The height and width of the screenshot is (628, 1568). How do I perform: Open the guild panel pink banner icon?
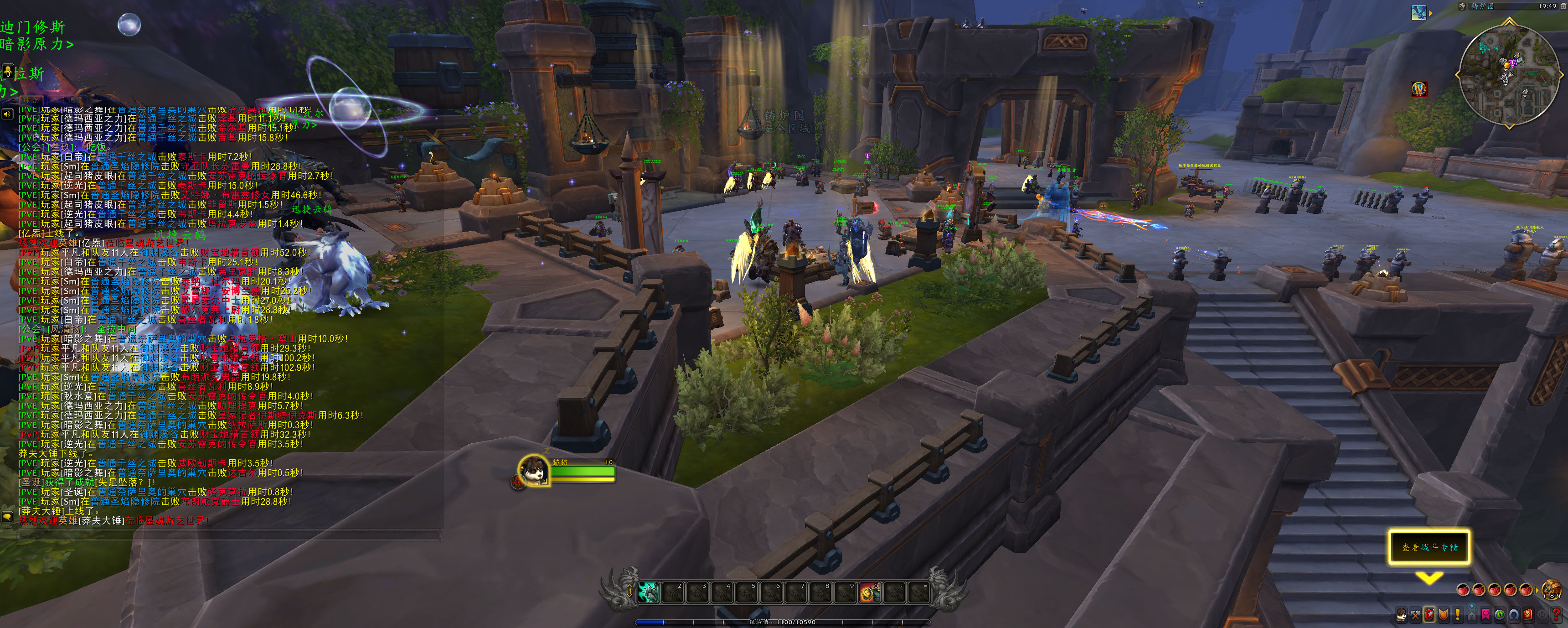[x=1486, y=615]
